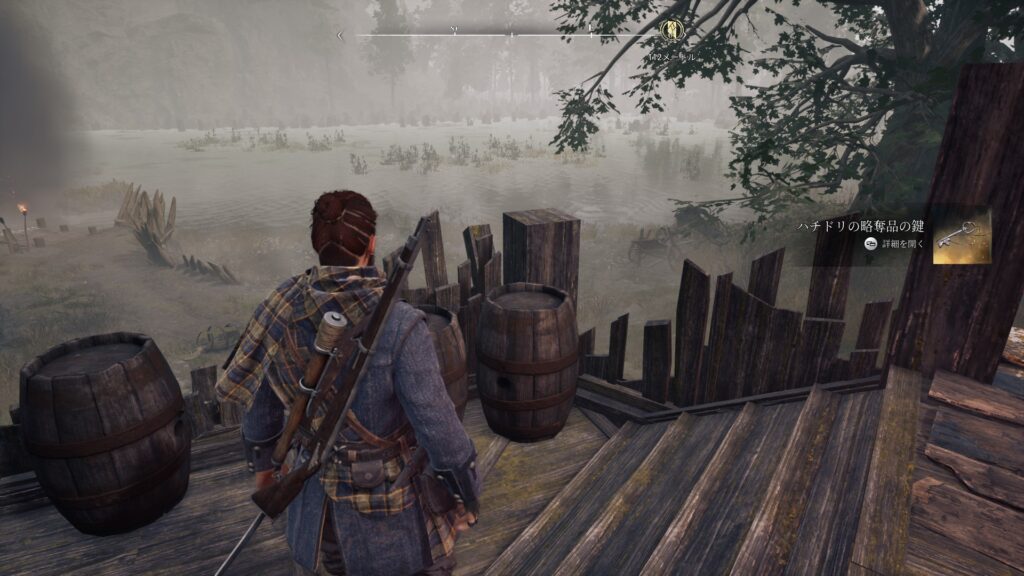
Task: Click the left arrow on the compass bar
Action: (340, 36)
